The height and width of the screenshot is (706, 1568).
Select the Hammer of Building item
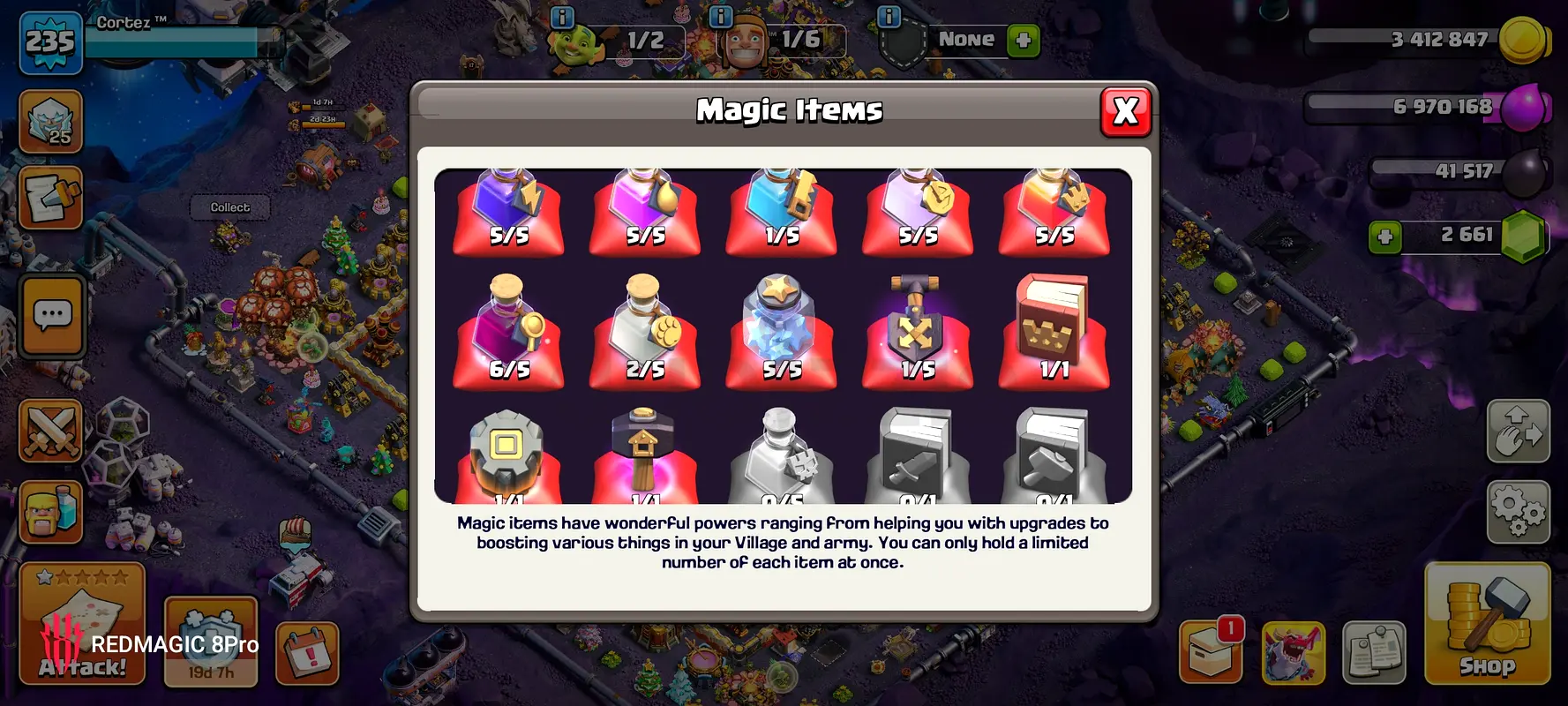tap(644, 454)
